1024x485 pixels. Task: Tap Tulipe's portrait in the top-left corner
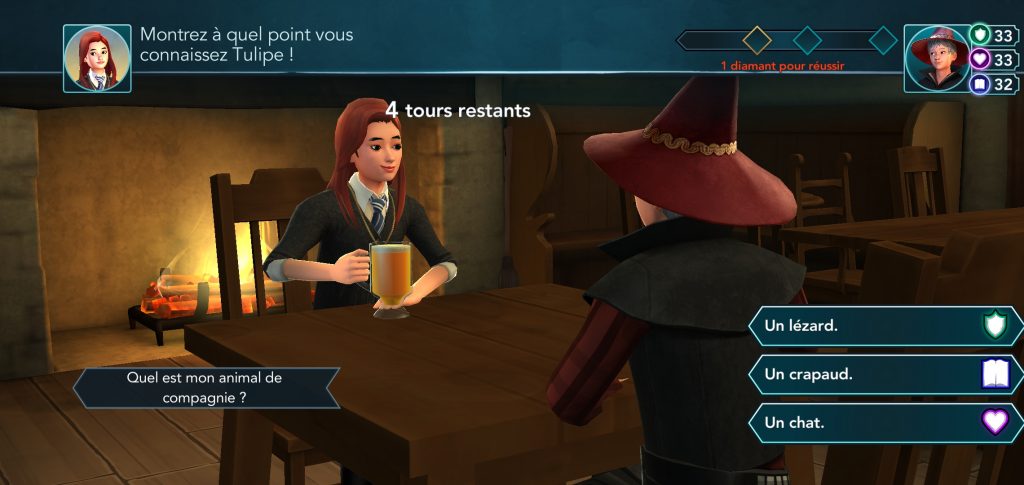97,58
